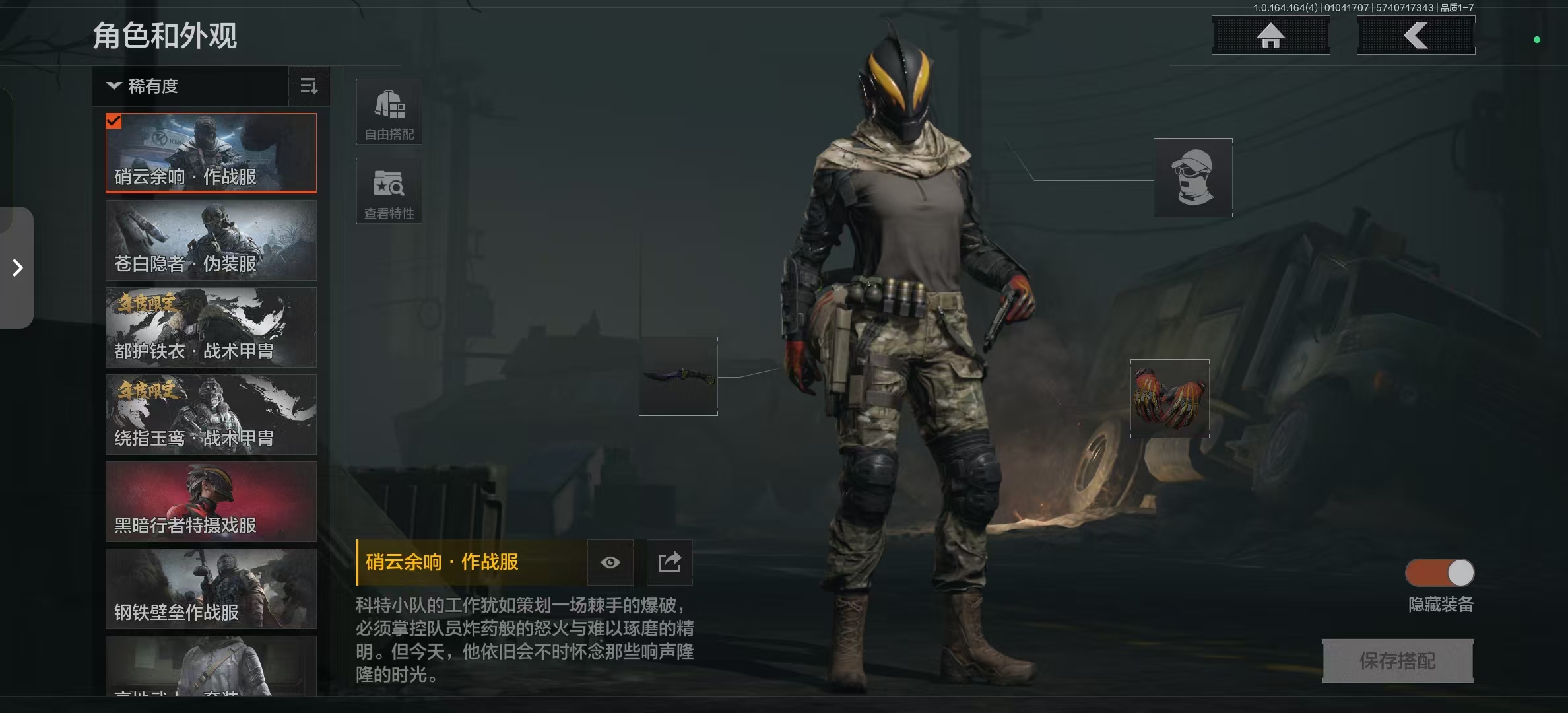
Task: Click the back arrow button
Action: (x=1416, y=36)
